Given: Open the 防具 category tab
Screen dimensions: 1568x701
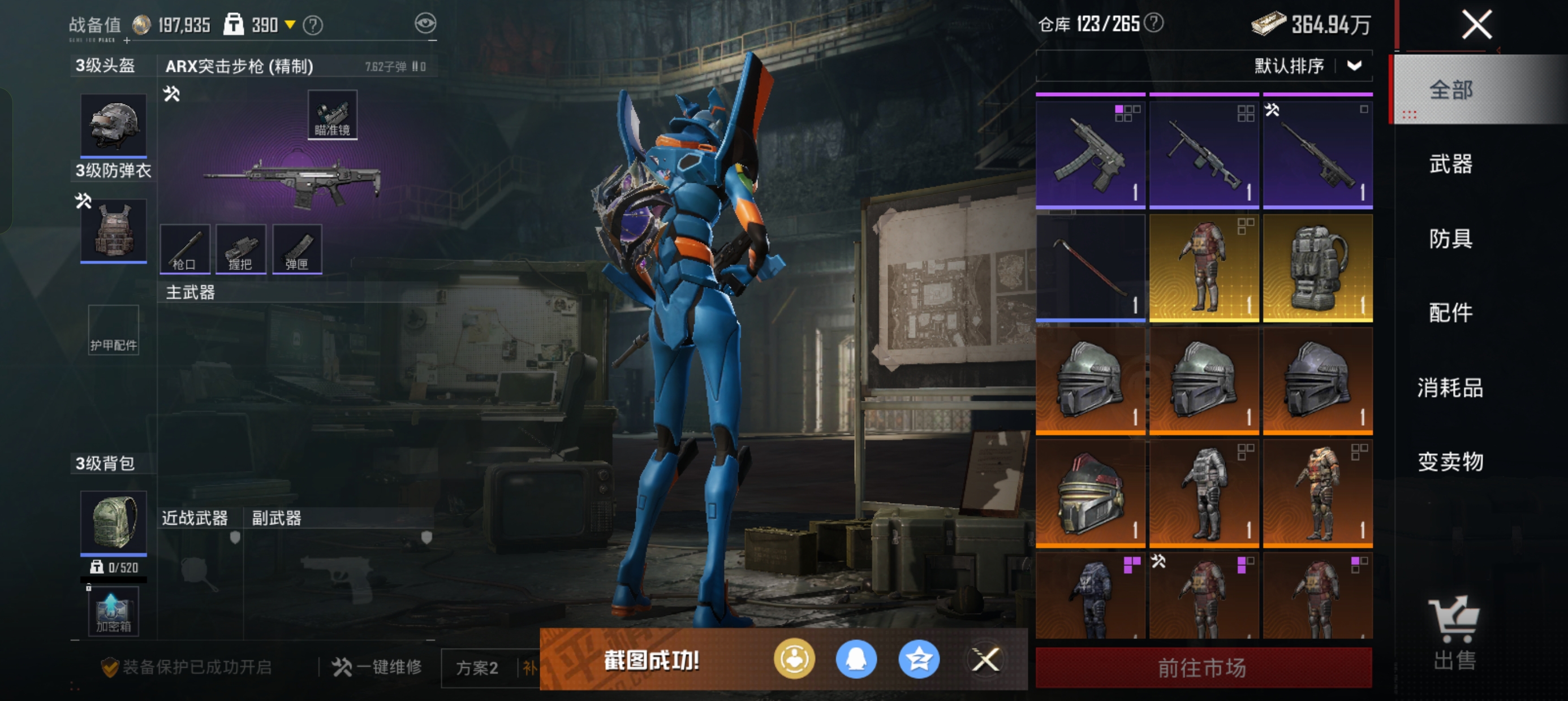Looking at the screenshot, I should (1450, 239).
